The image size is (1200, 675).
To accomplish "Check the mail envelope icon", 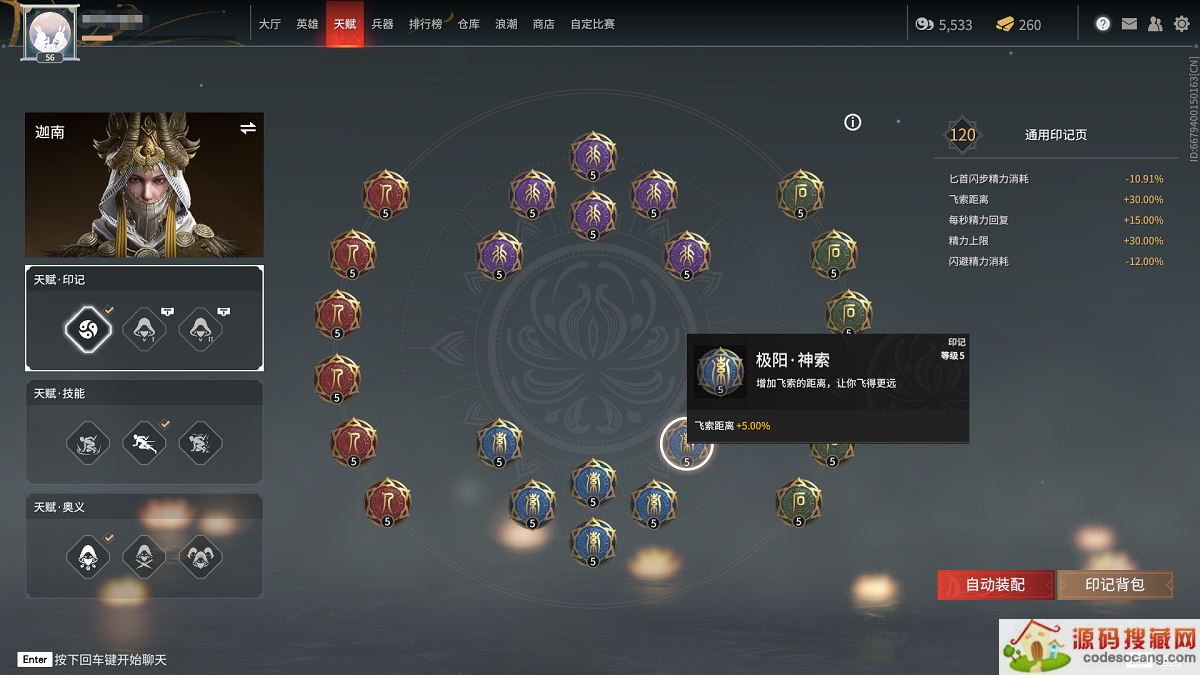I will click(x=1129, y=24).
